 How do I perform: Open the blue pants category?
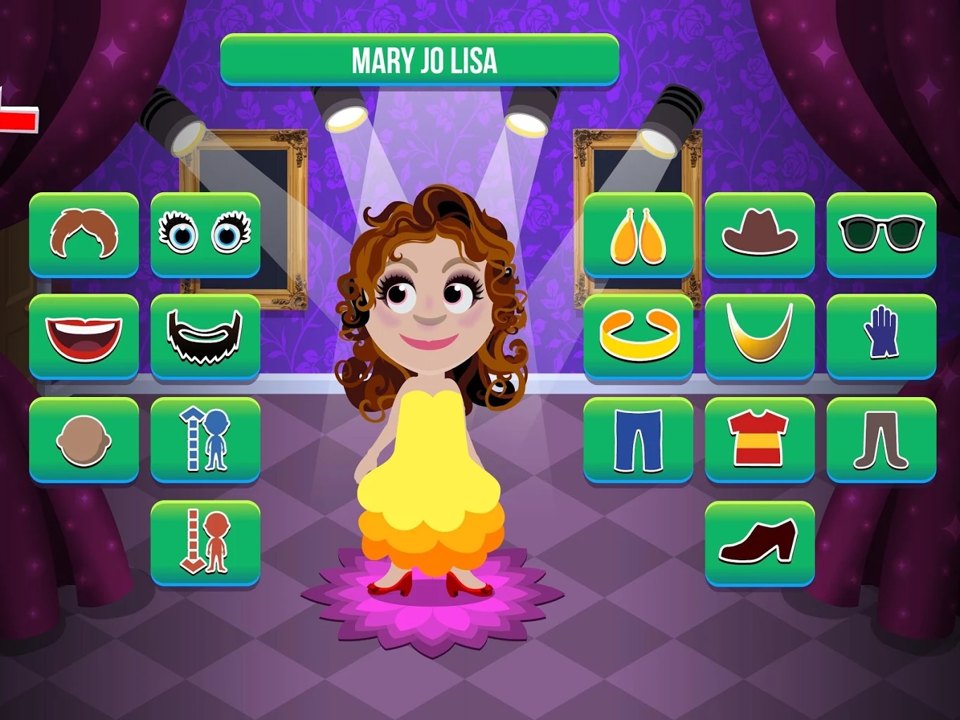point(638,440)
